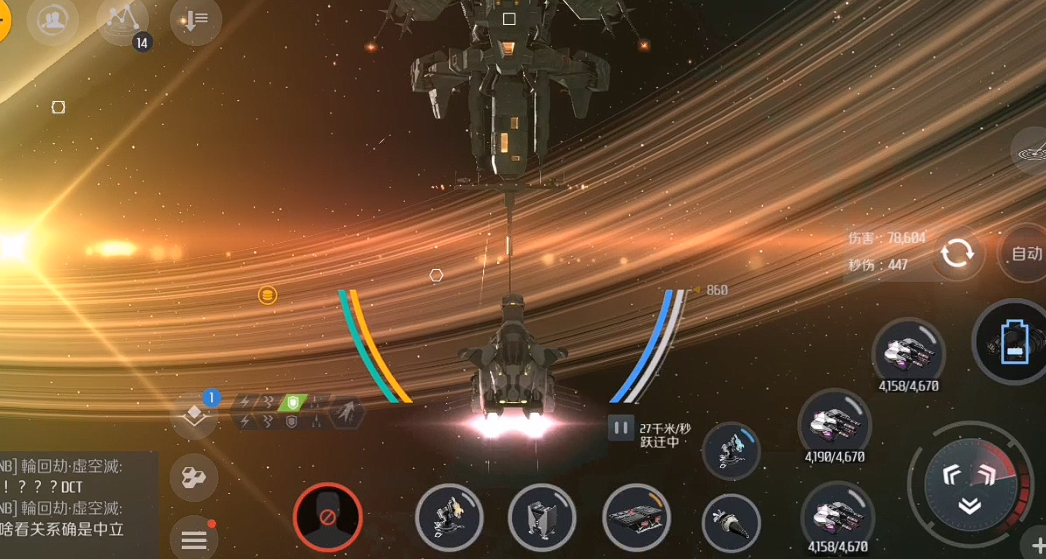Open the star map icon with 14 badge
Viewport: 1046px width, 559px height.
[x=123, y=20]
